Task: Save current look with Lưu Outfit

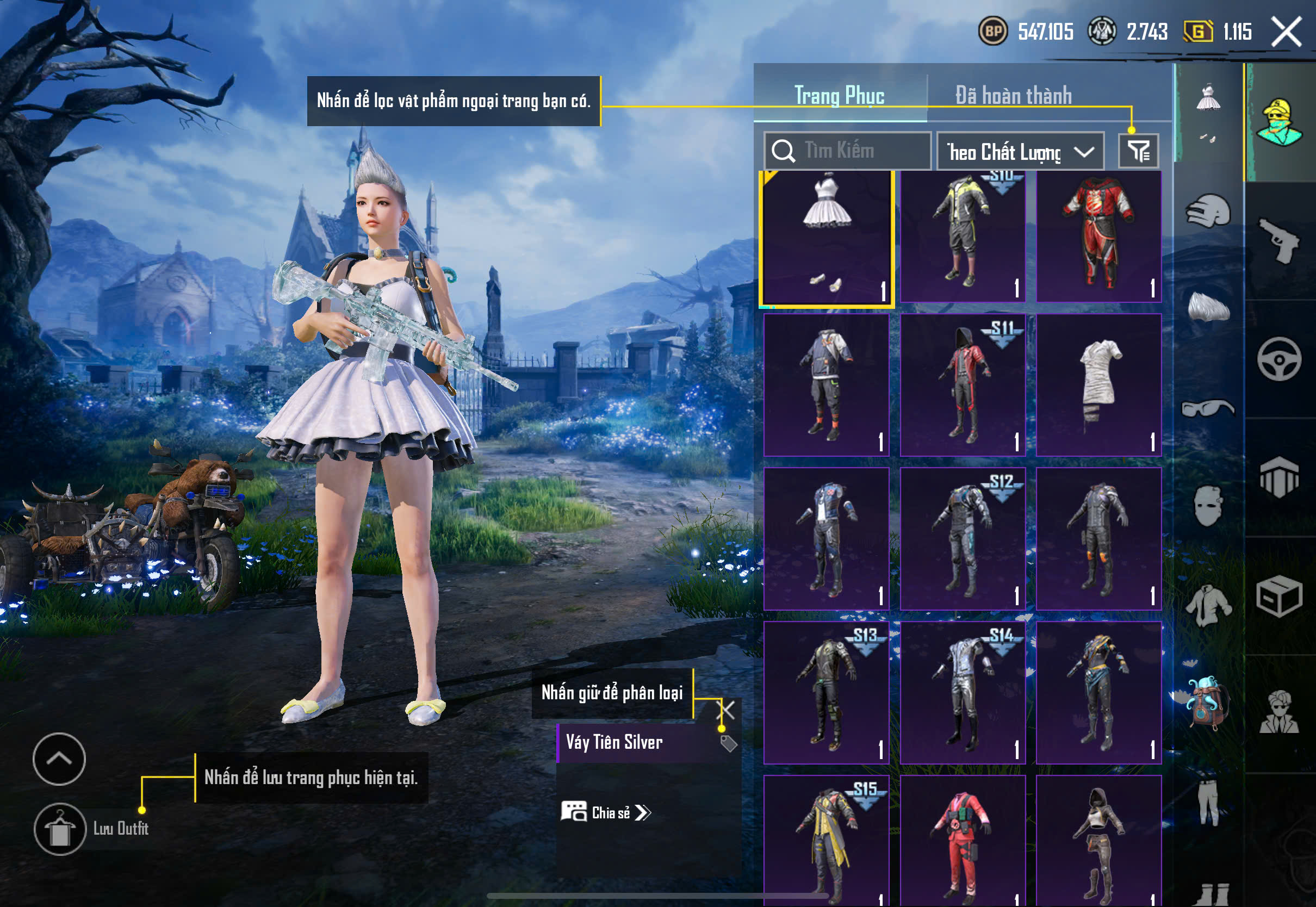Action: coord(60,829)
